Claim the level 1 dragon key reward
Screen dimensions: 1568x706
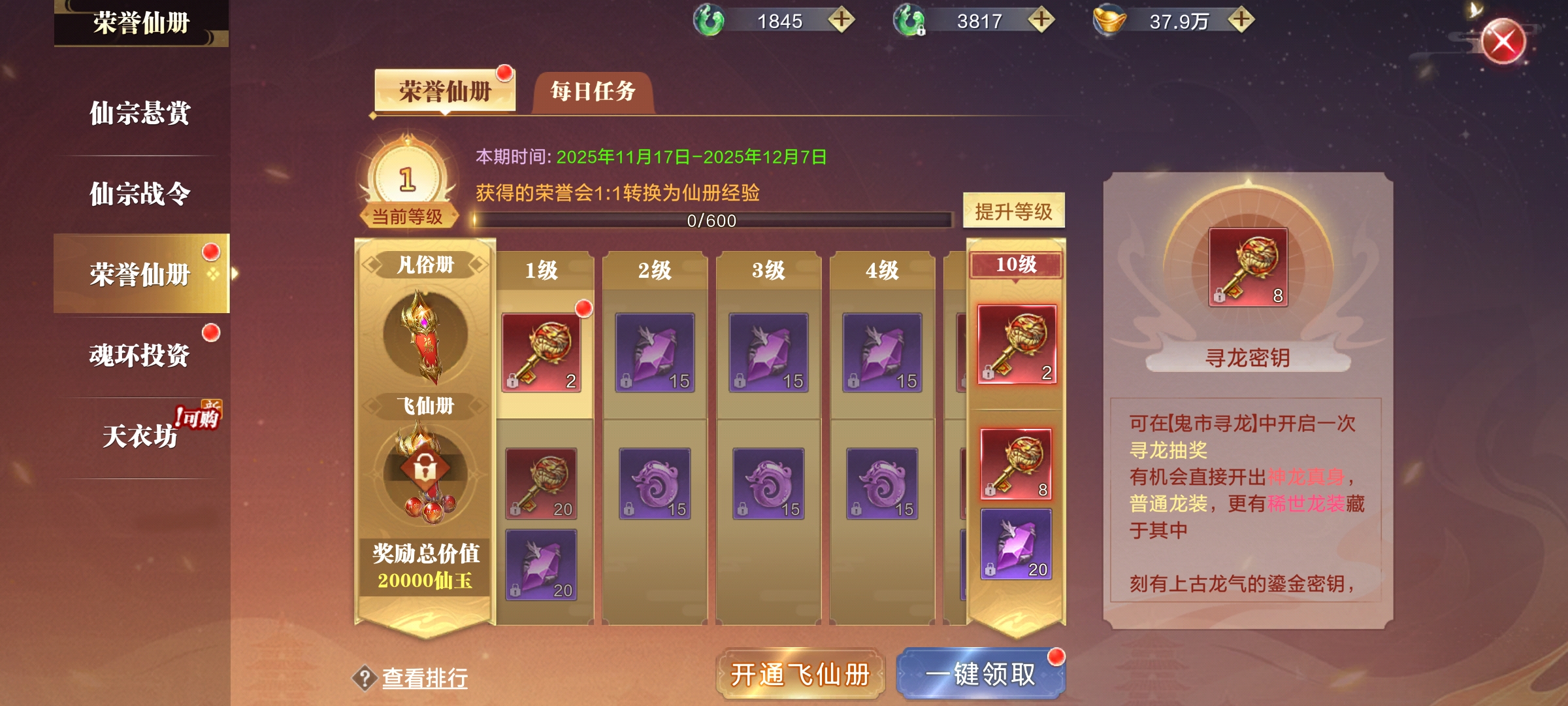click(x=541, y=352)
